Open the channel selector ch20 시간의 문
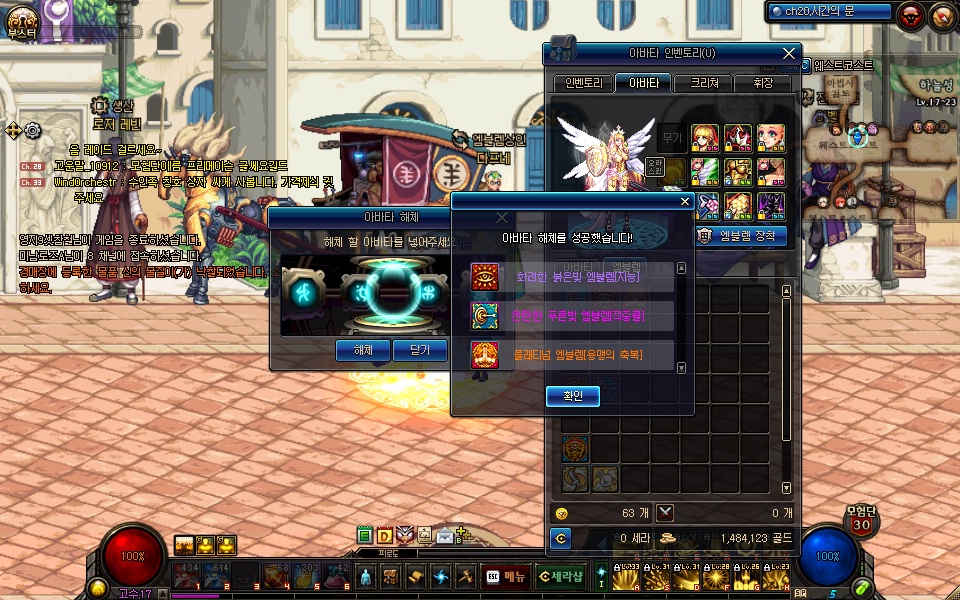The height and width of the screenshot is (600, 960). [x=829, y=11]
